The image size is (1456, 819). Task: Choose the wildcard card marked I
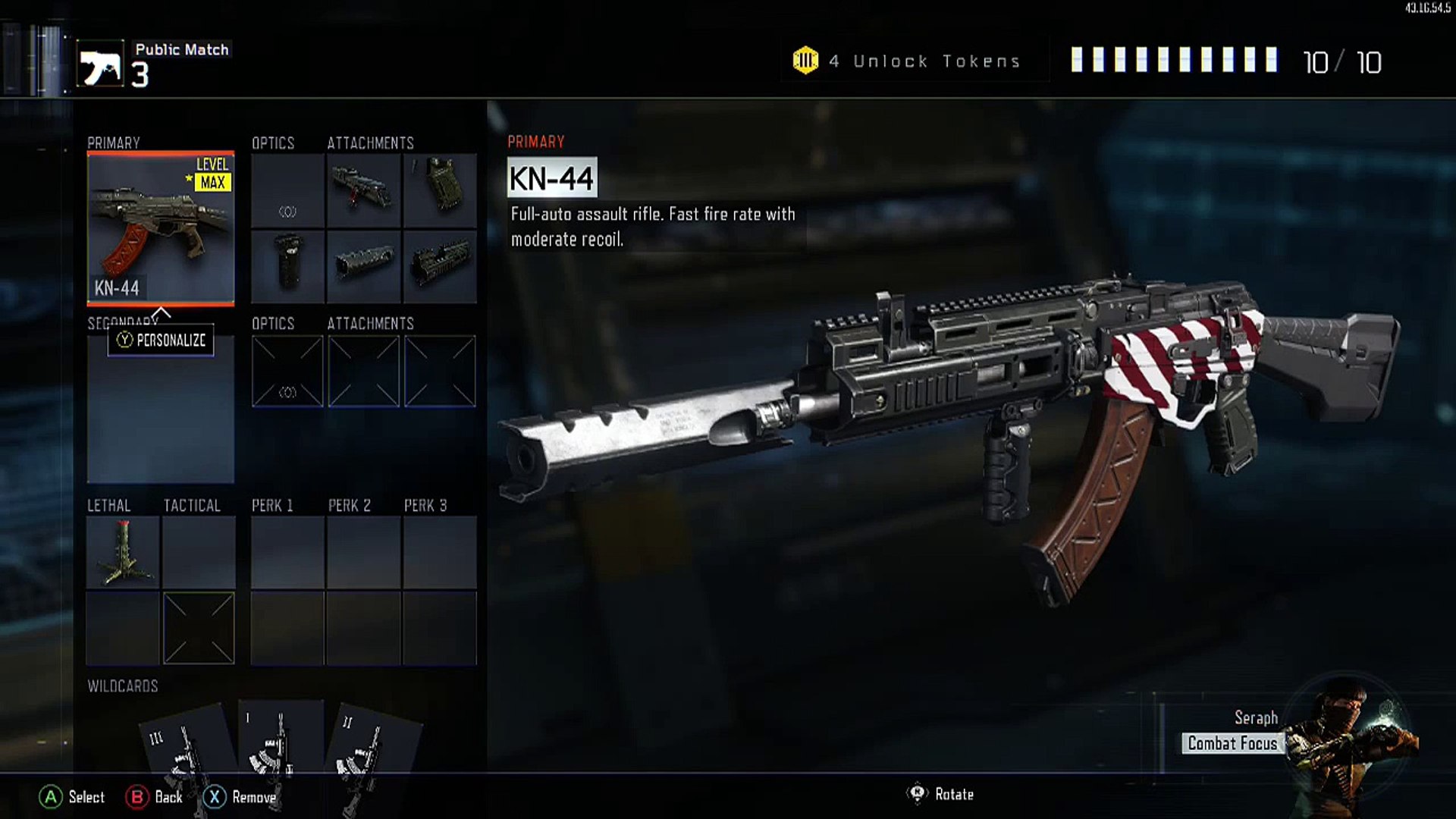[x=279, y=743]
